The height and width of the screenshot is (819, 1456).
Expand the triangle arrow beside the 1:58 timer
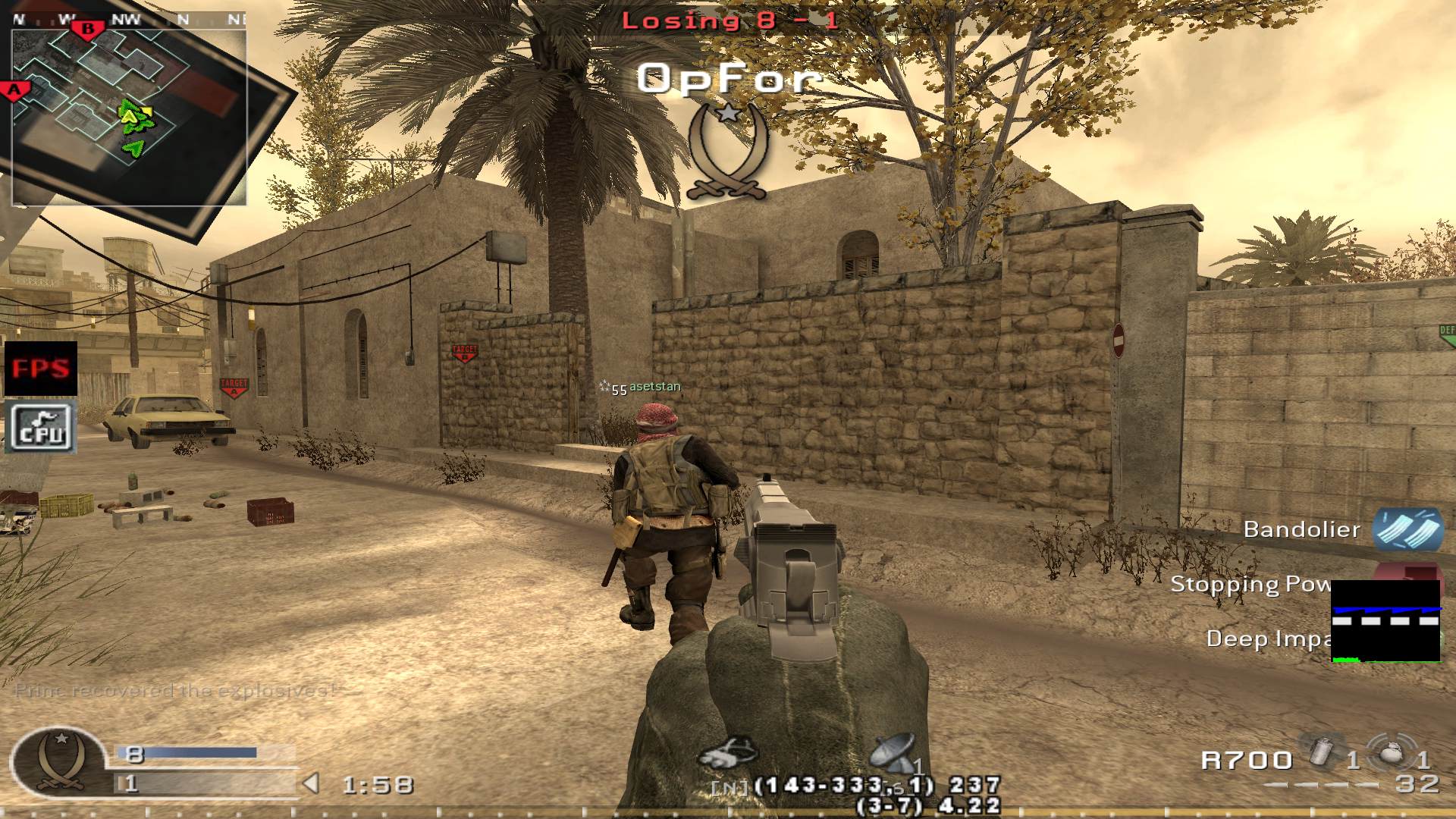312,784
